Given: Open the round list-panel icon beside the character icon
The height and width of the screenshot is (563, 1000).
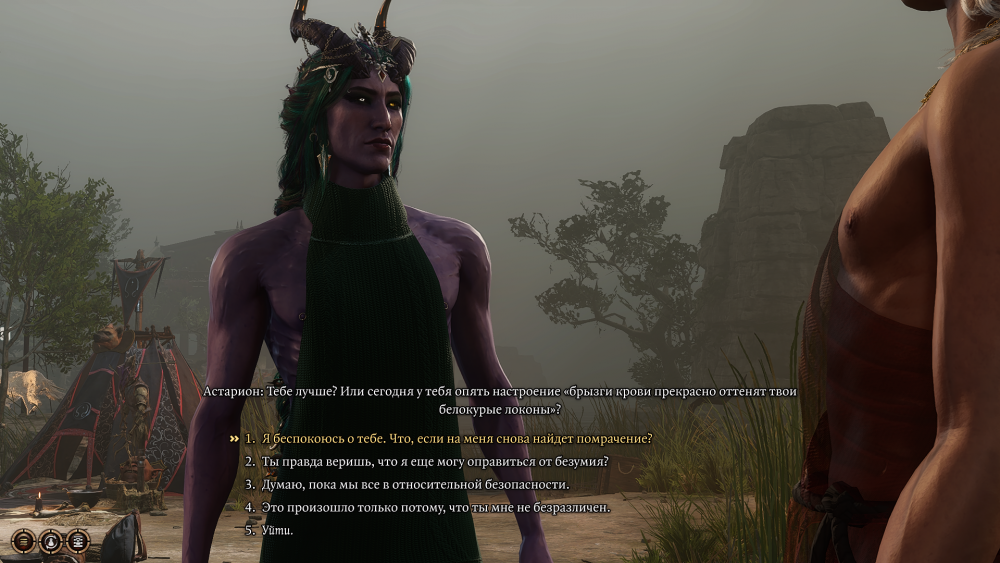Looking at the screenshot, I should pyautogui.click(x=77, y=541).
